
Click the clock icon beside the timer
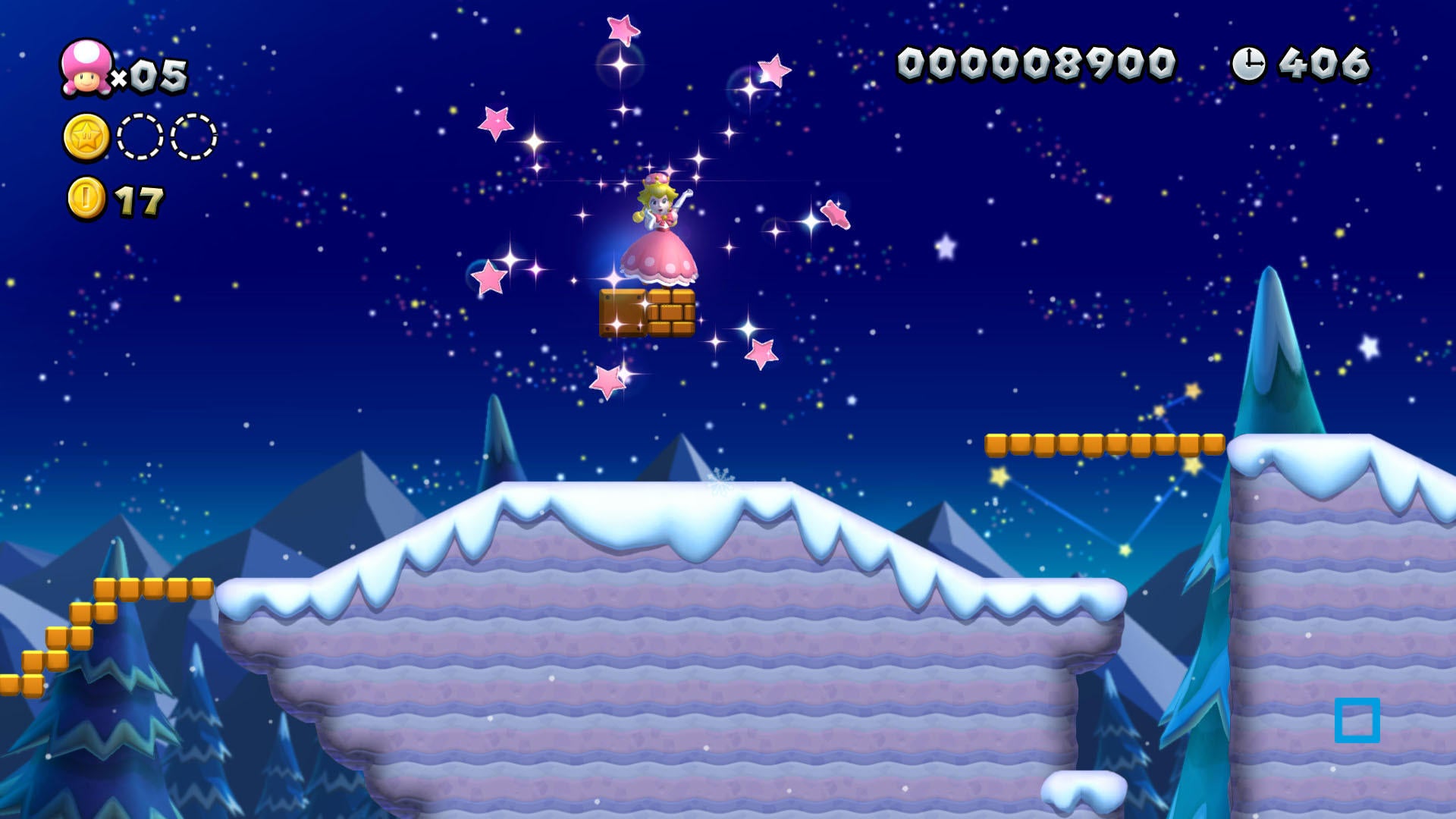tap(1248, 62)
